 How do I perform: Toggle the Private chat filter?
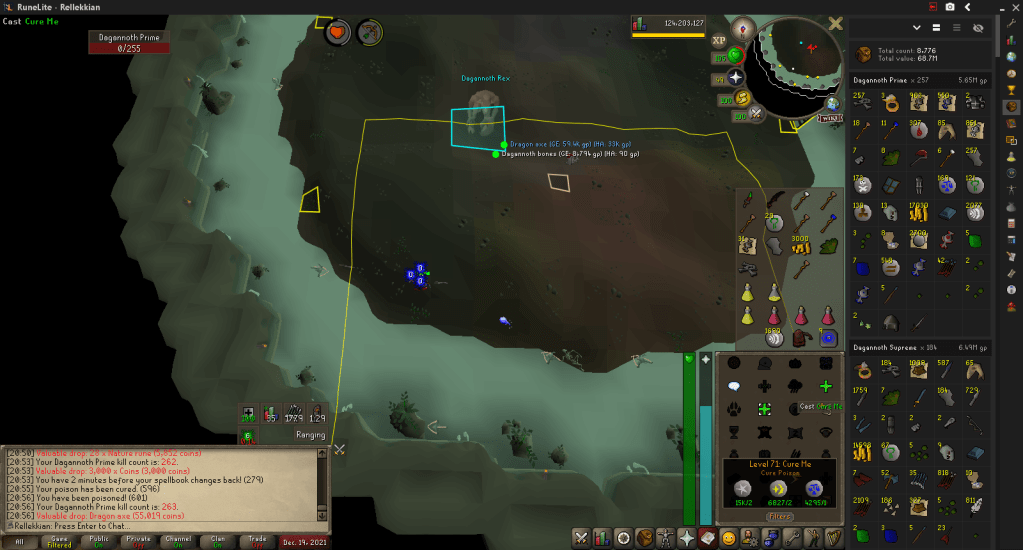(138, 540)
